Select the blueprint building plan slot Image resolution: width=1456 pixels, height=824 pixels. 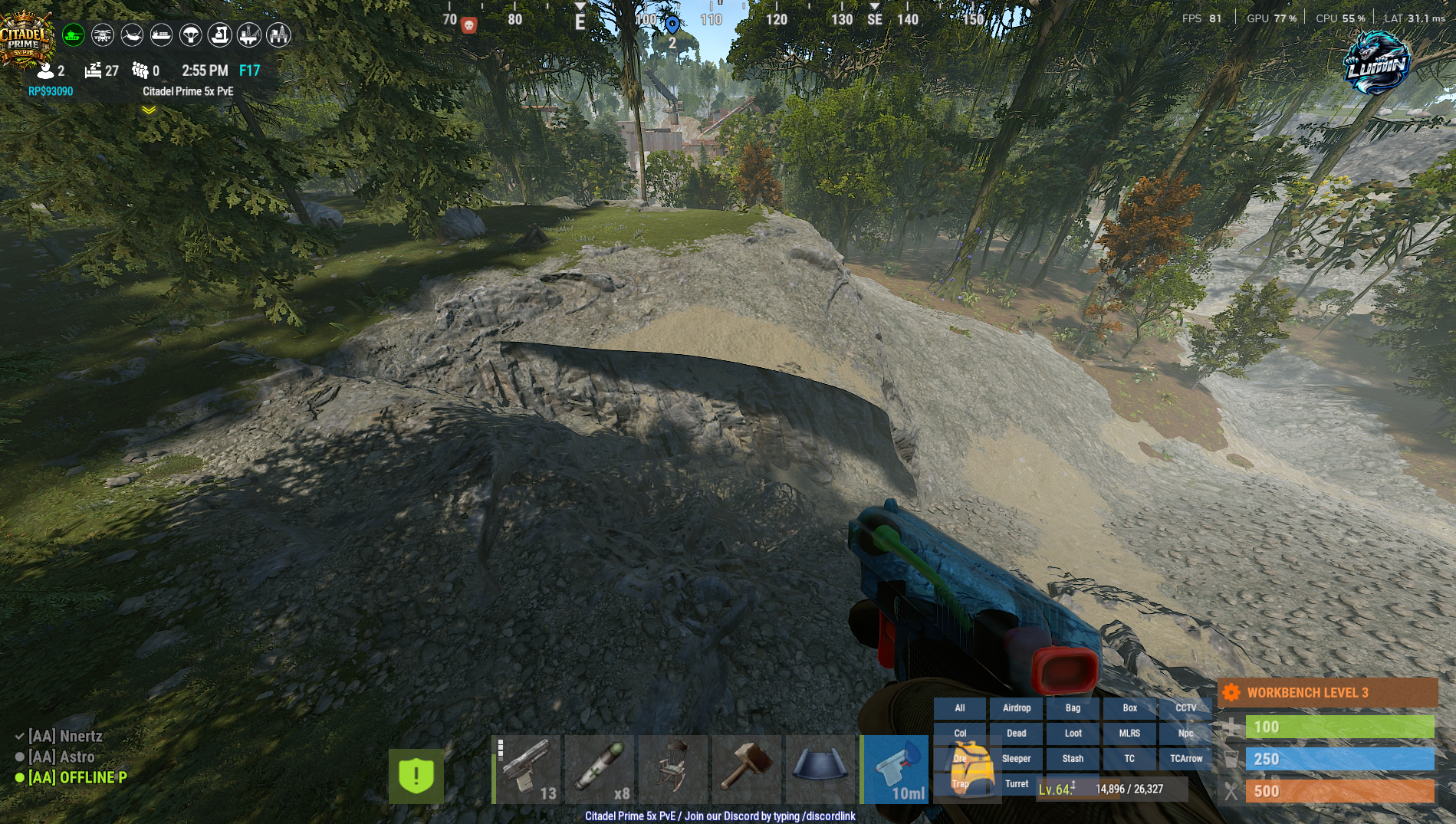820,769
